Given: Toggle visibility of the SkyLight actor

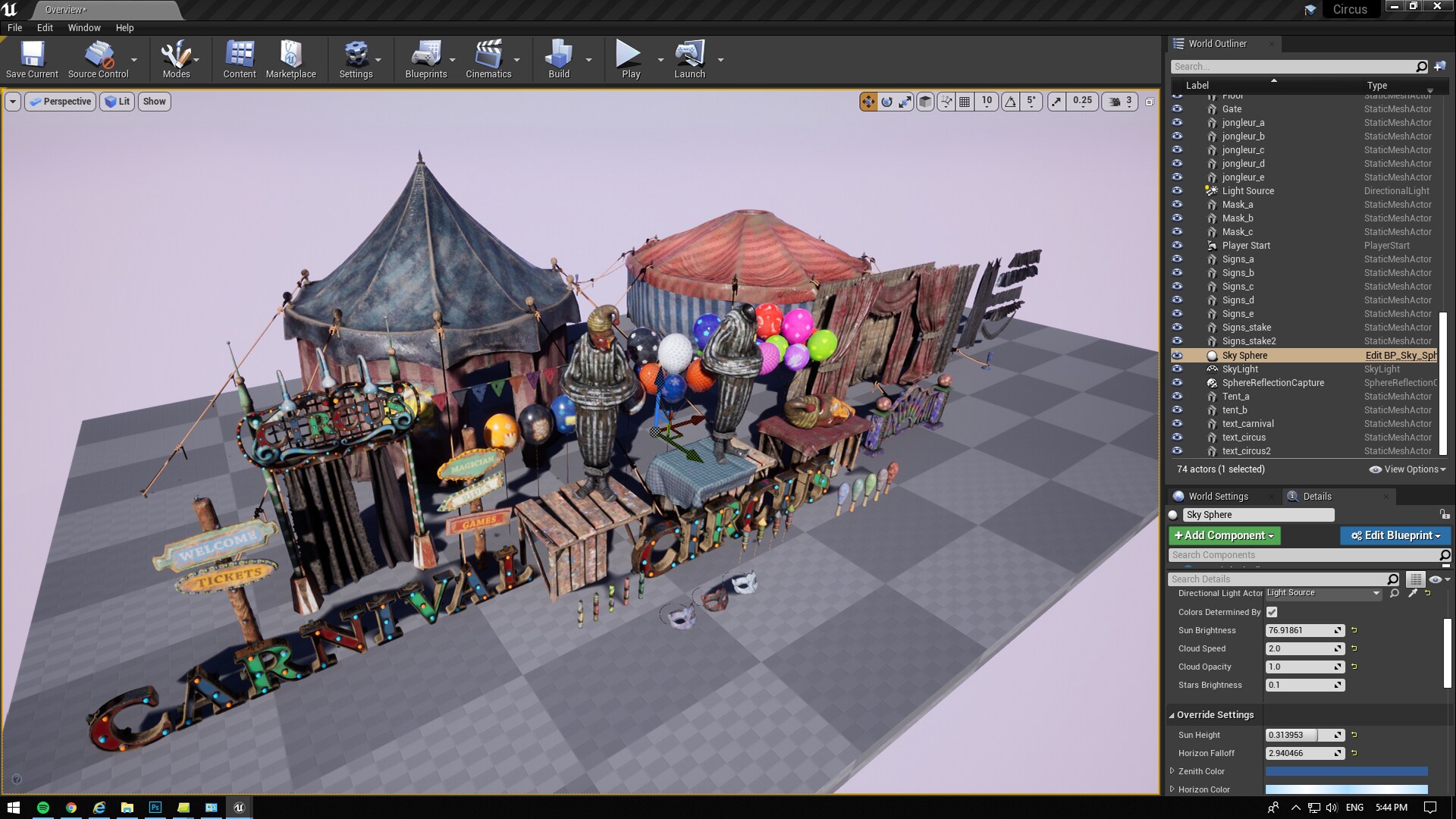Looking at the screenshot, I should point(1178,369).
